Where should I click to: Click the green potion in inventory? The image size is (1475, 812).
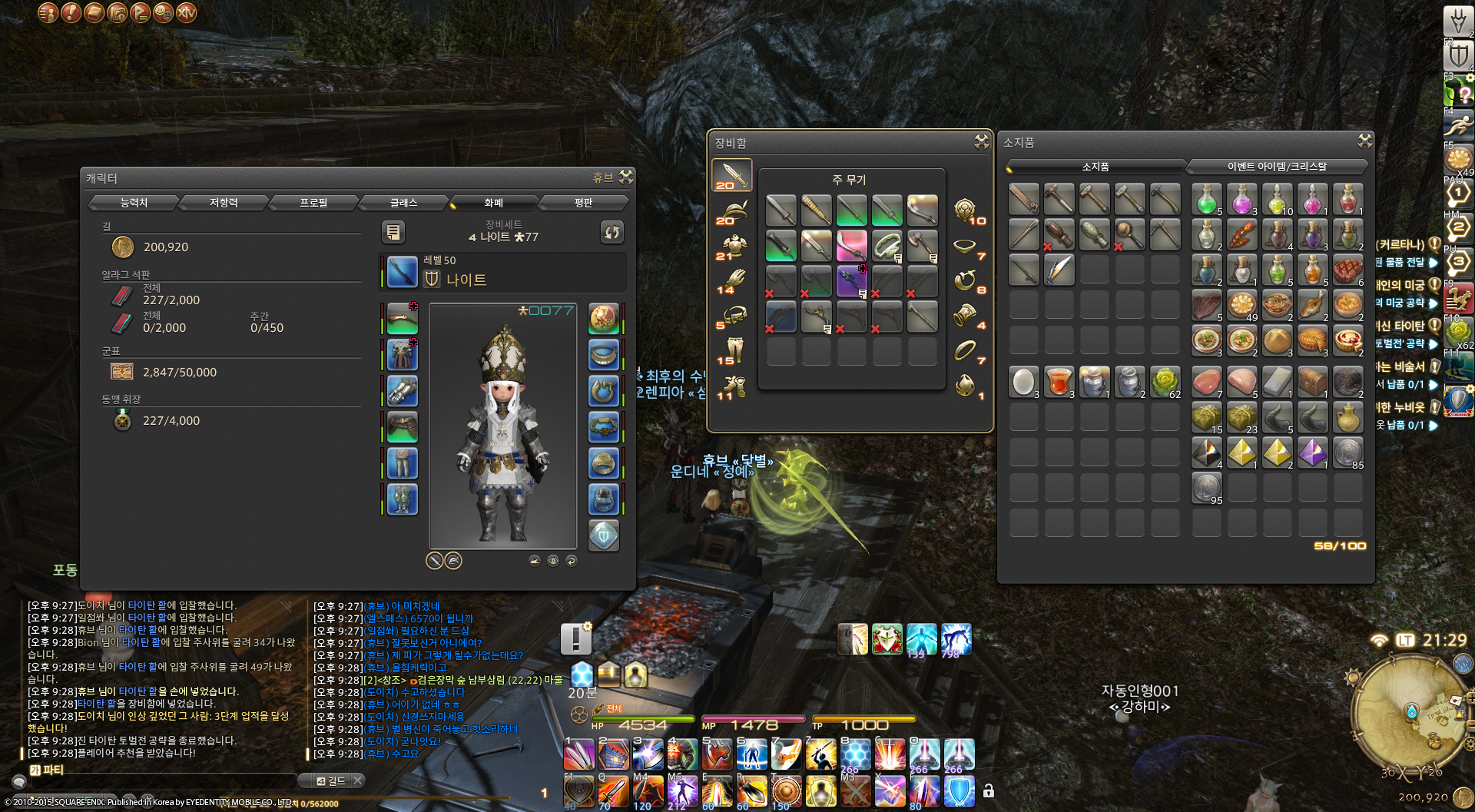pos(1206,199)
